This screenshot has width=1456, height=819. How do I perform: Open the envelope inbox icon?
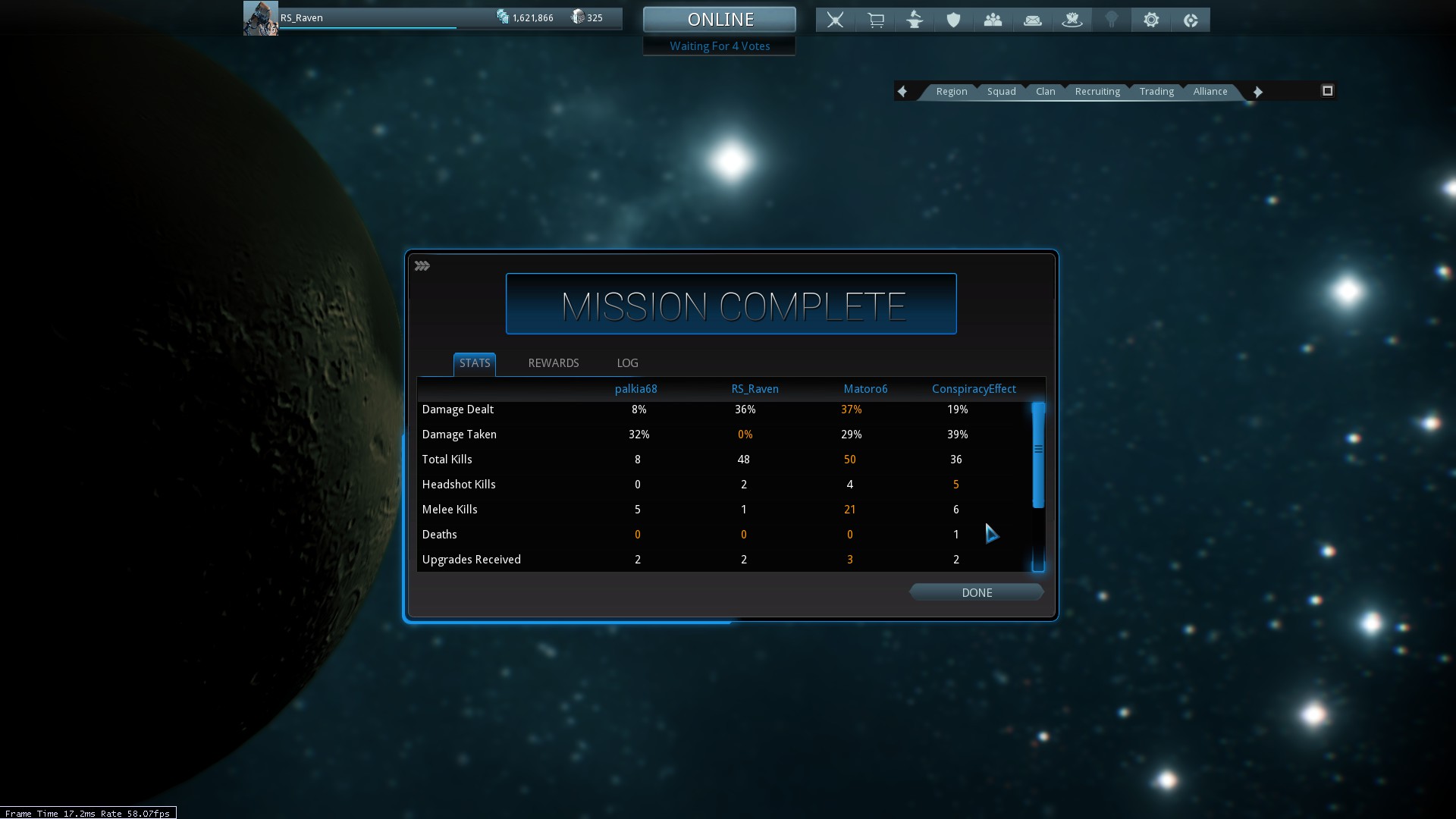[1033, 20]
